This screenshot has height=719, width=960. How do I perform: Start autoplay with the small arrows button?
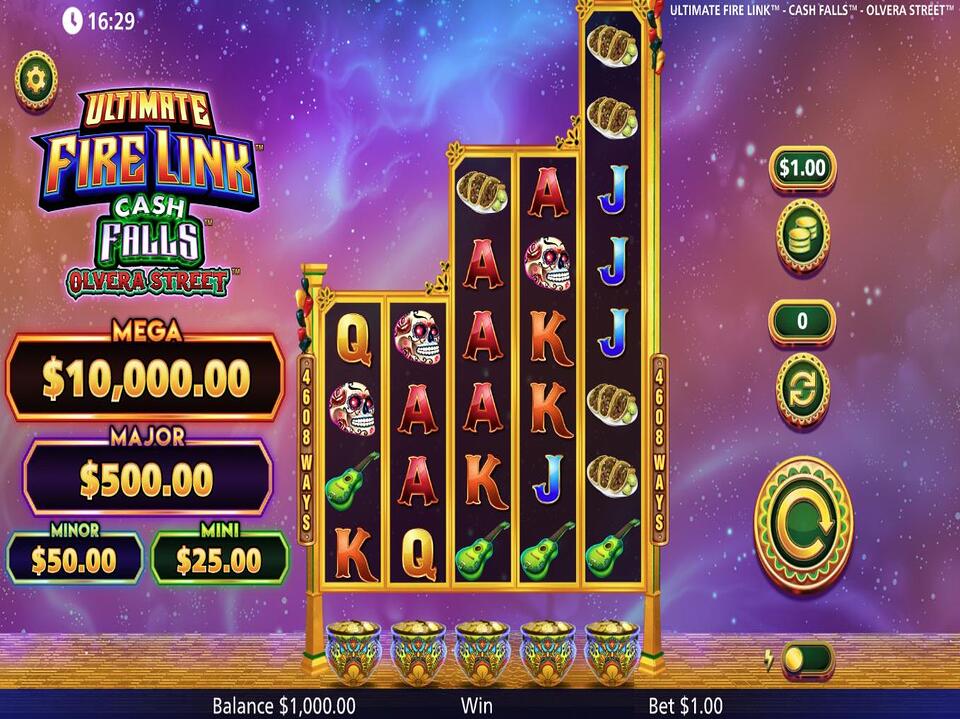(802, 390)
